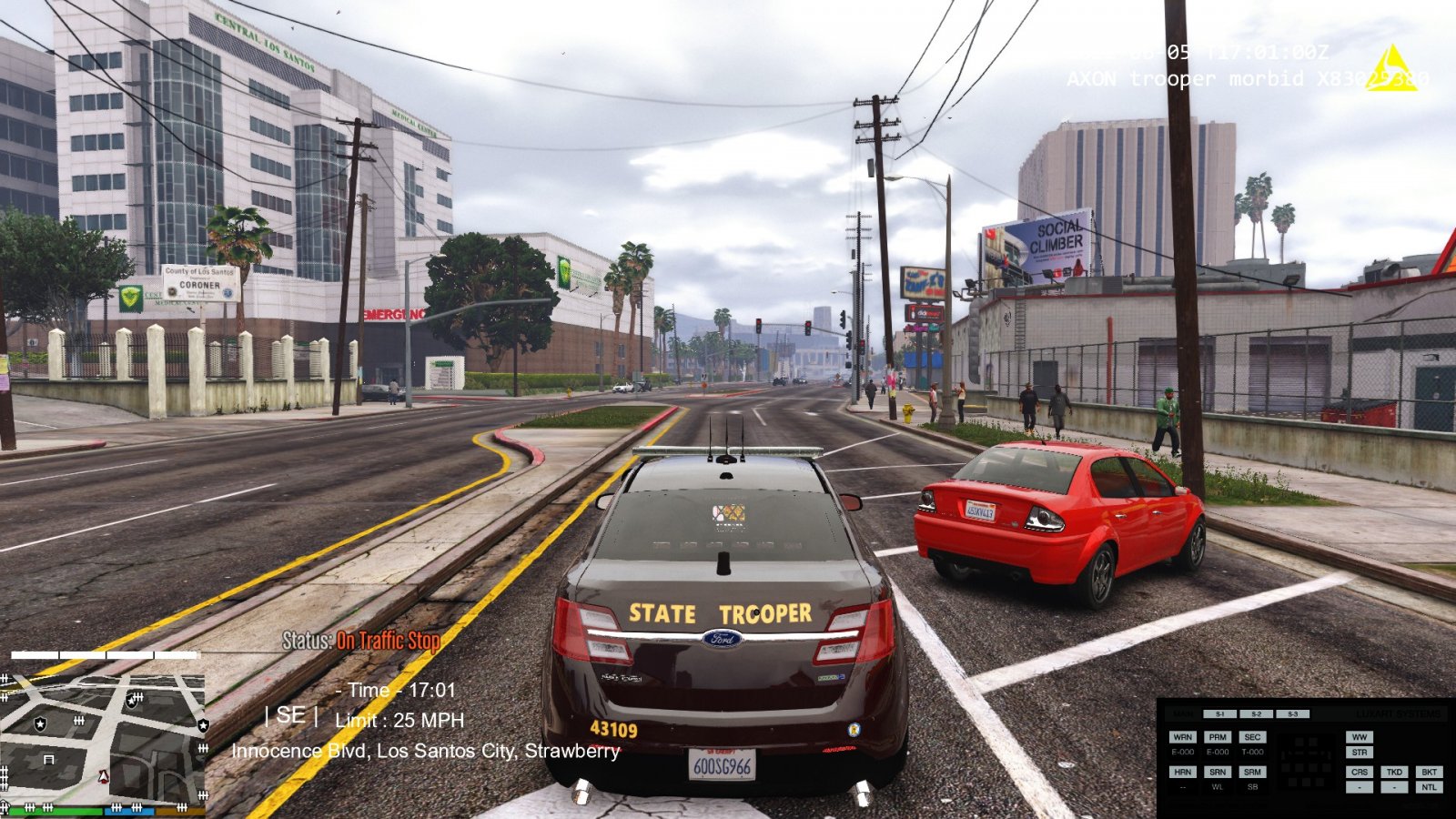The image size is (1456, 819).
Task: Activate the S-3 siren tone button
Action: (x=1292, y=714)
